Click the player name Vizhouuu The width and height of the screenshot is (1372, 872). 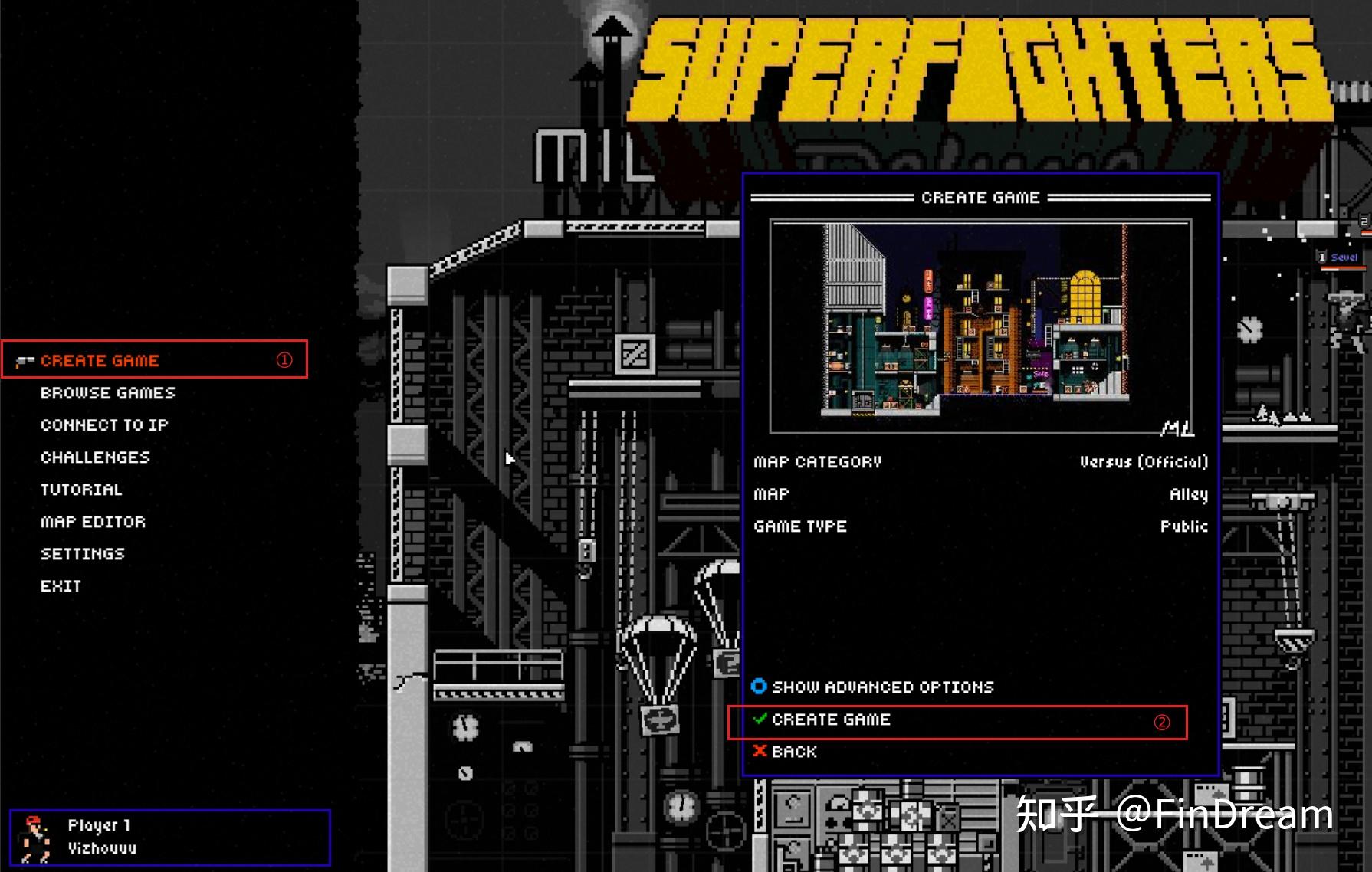[100, 847]
